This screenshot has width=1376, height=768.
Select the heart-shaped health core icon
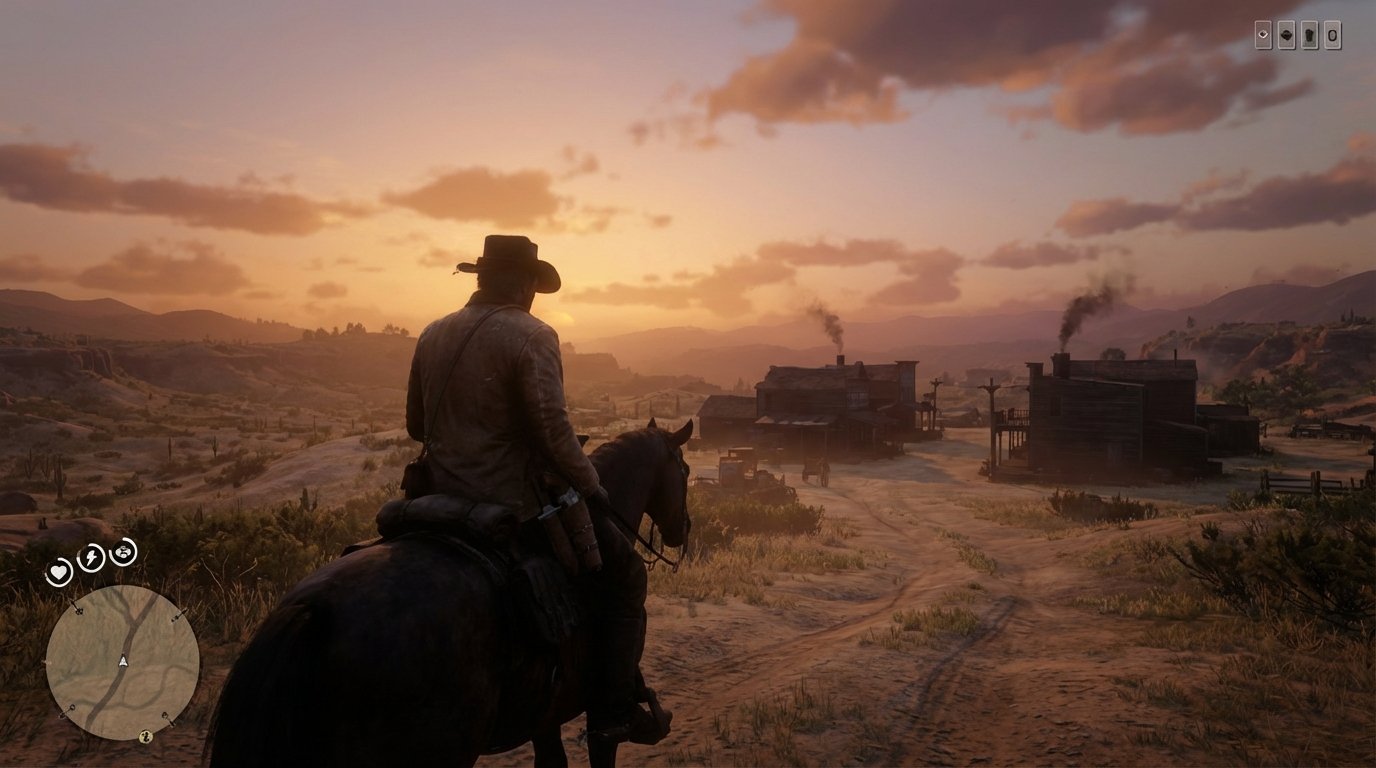click(59, 570)
